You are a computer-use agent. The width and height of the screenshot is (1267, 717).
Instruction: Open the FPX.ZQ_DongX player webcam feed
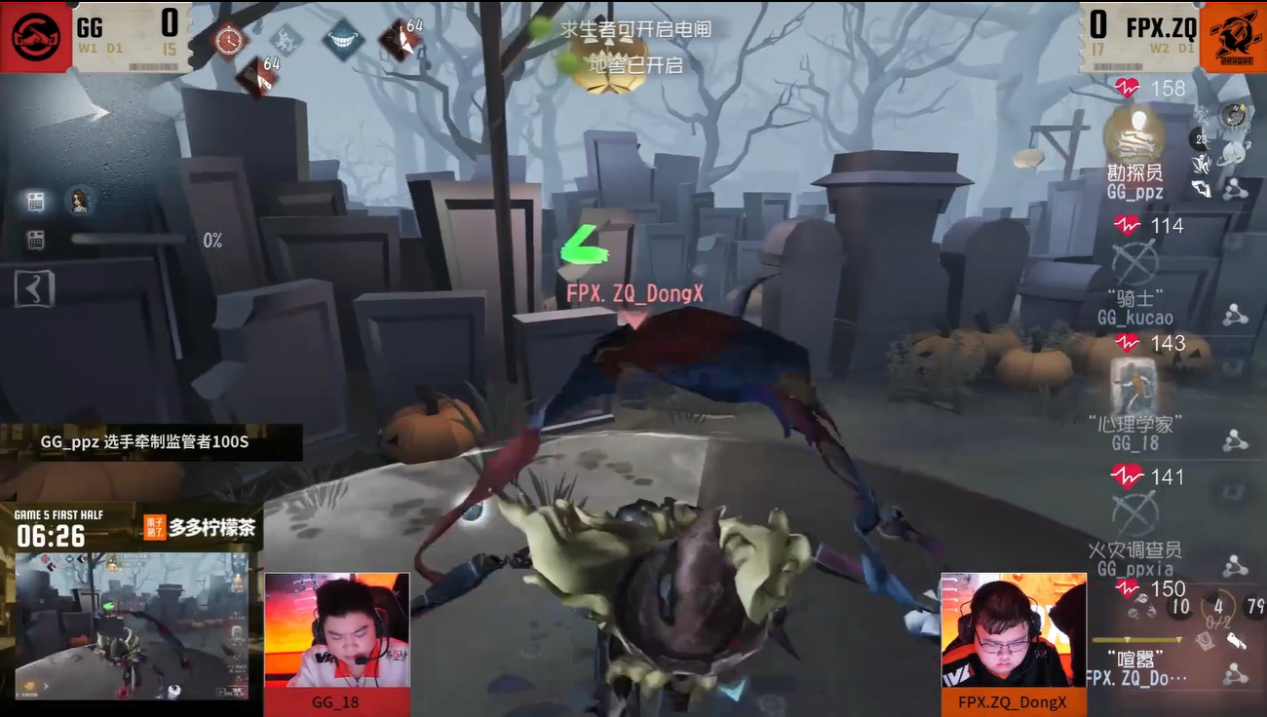click(1013, 630)
